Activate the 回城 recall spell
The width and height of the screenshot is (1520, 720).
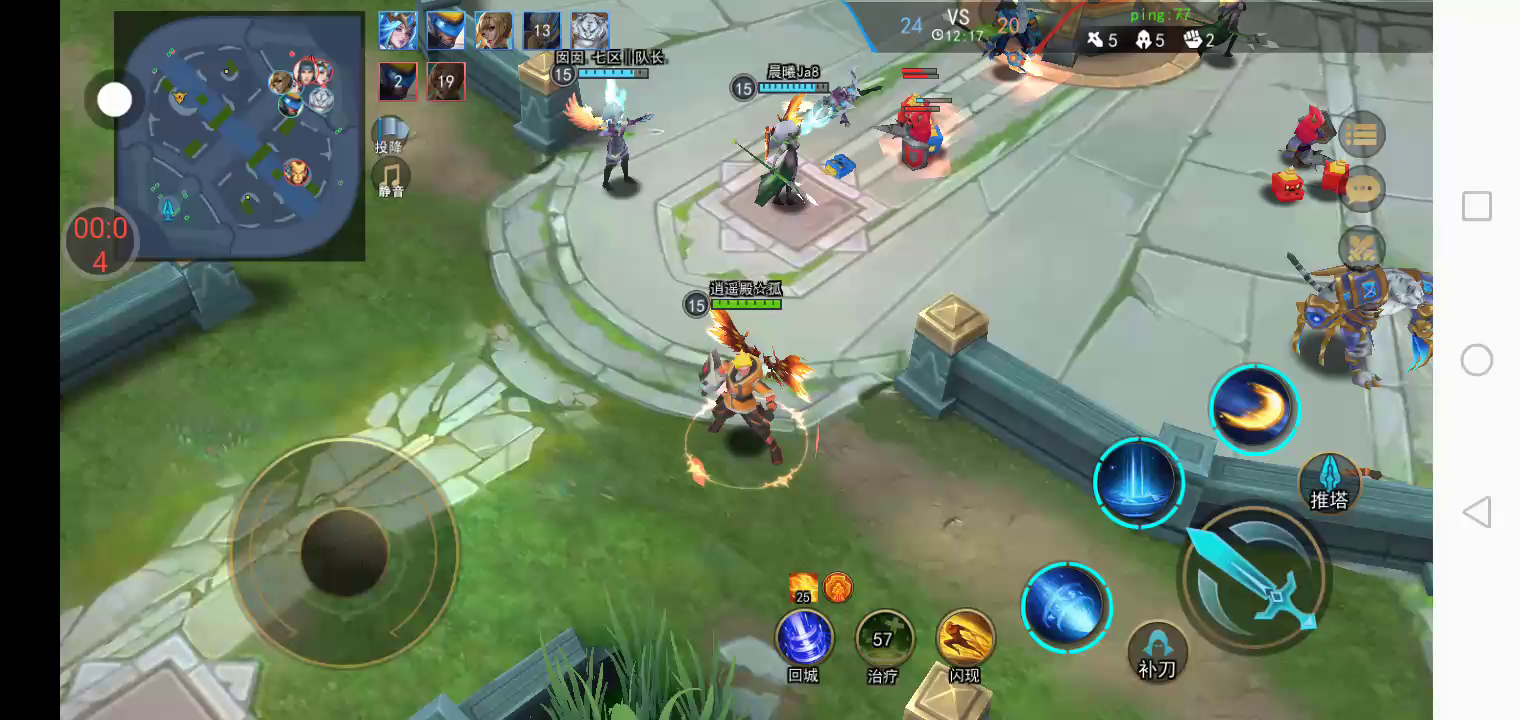(804, 638)
